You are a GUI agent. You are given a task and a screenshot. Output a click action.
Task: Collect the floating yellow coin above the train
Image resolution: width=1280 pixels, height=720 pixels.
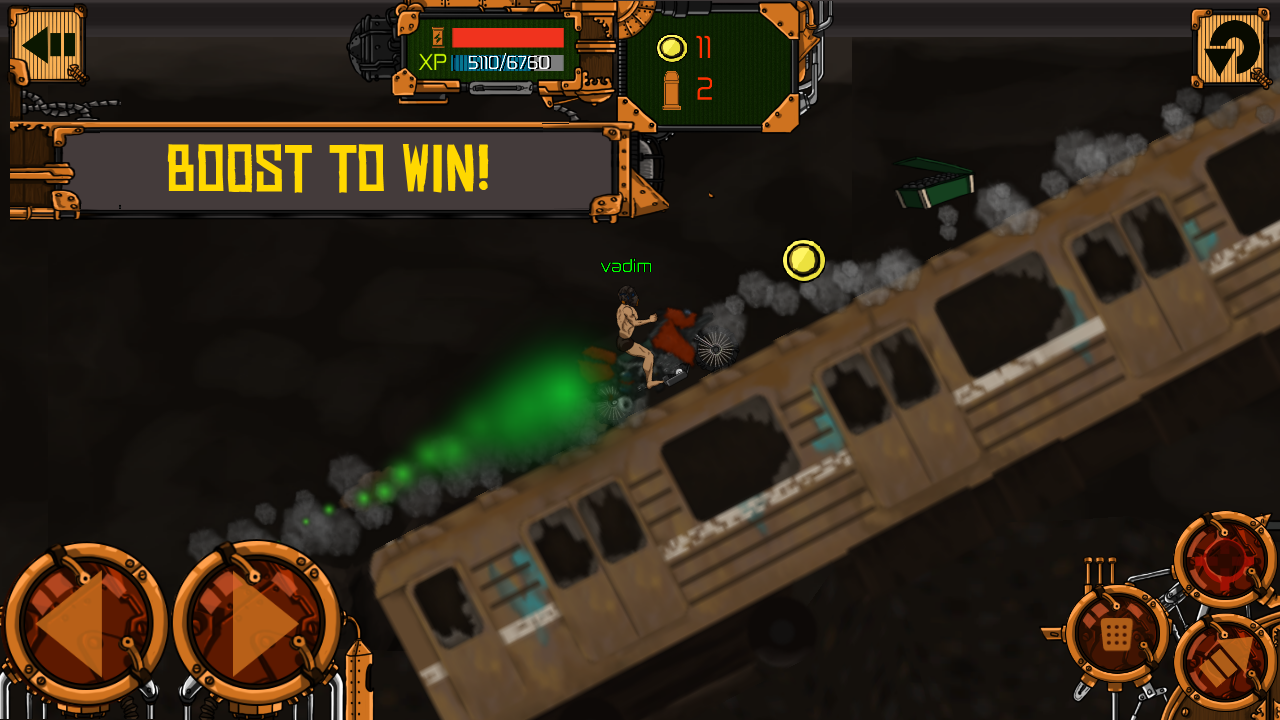coord(803,262)
